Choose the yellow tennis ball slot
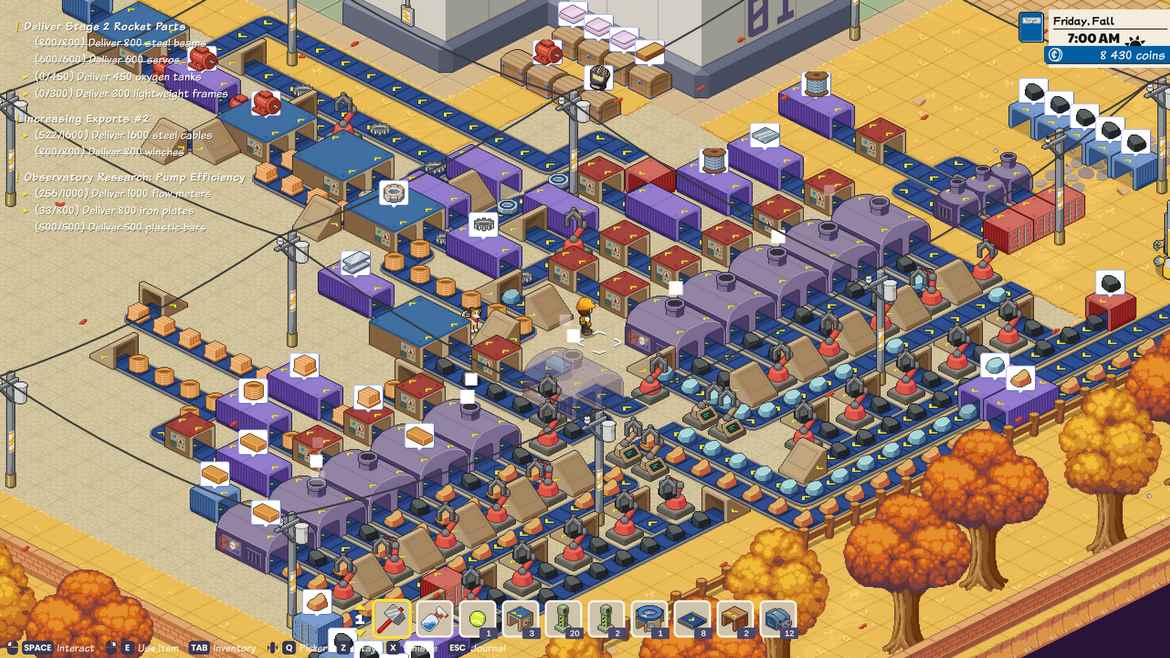1170x658 pixels. (477, 620)
